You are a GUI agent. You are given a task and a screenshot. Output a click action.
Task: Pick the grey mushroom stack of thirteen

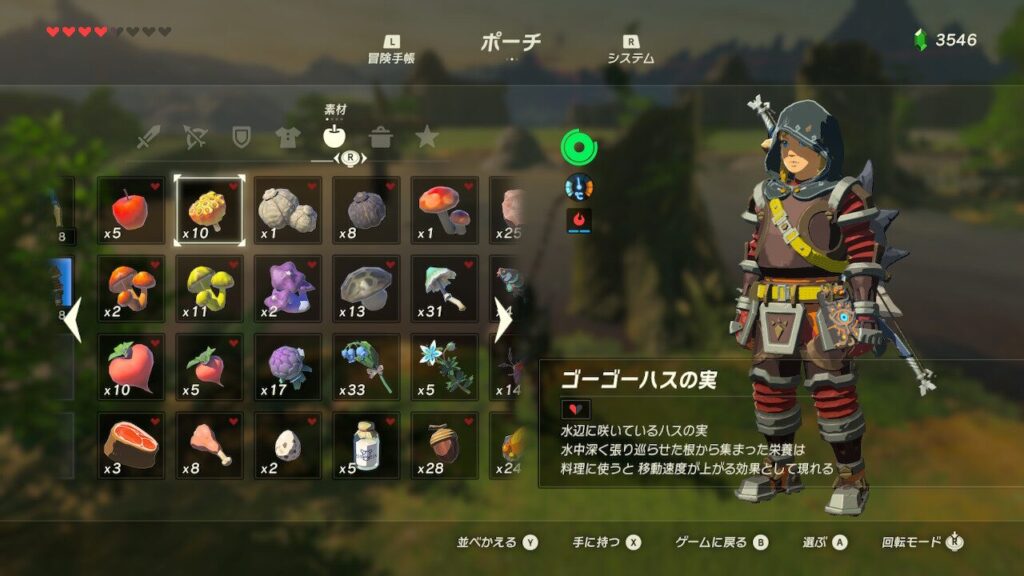(x=366, y=289)
